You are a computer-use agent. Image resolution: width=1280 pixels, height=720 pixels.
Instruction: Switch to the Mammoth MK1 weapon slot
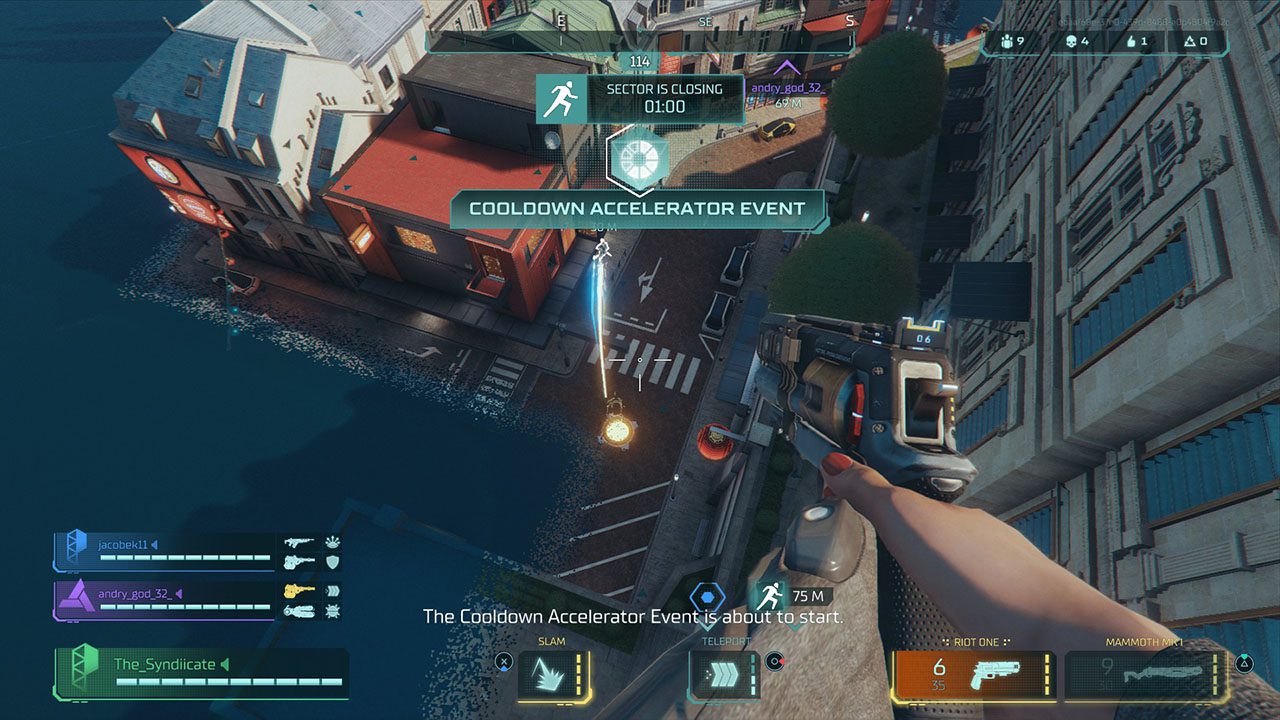coord(1145,675)
